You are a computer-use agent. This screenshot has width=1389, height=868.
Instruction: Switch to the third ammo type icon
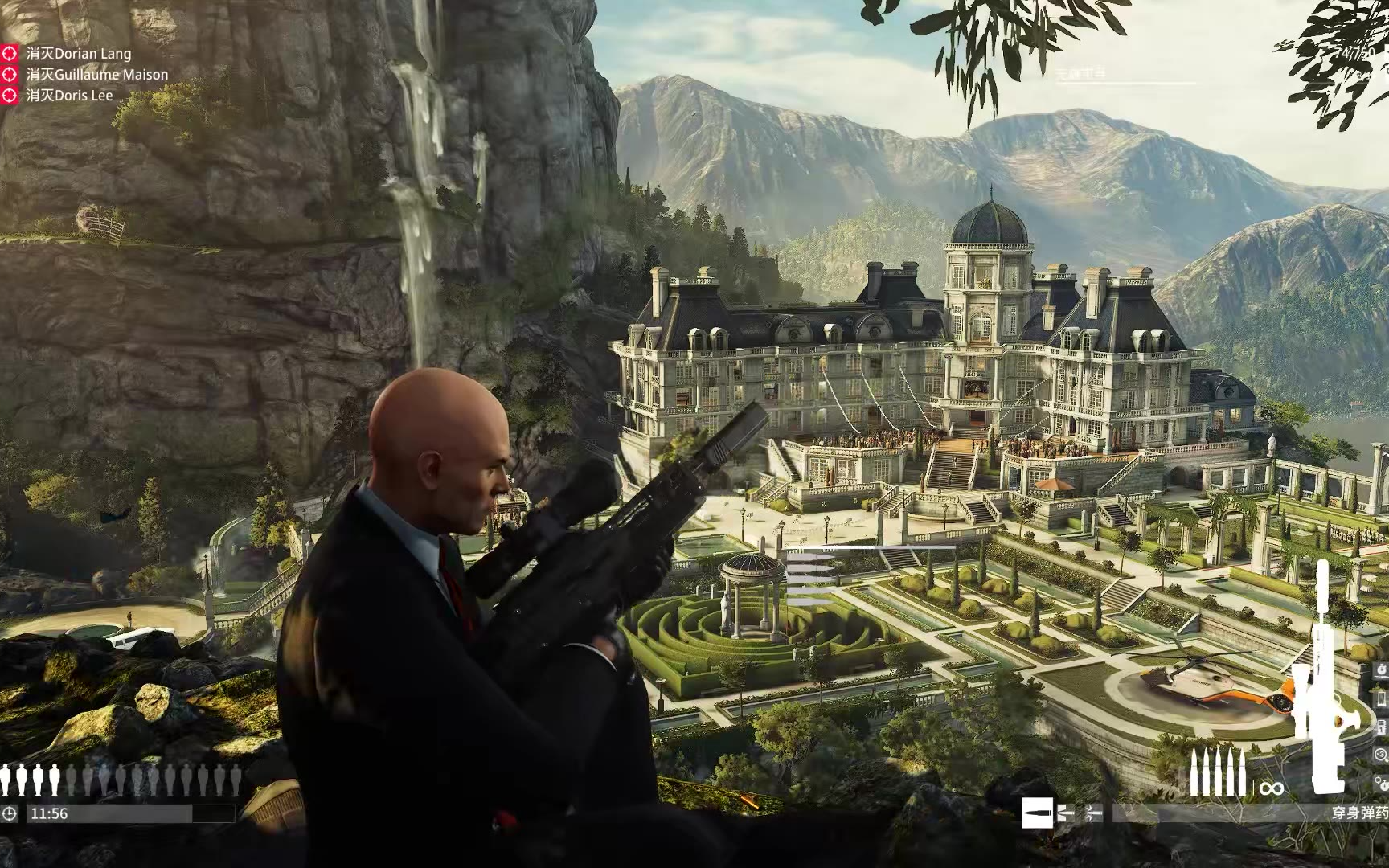[1093, 813]
